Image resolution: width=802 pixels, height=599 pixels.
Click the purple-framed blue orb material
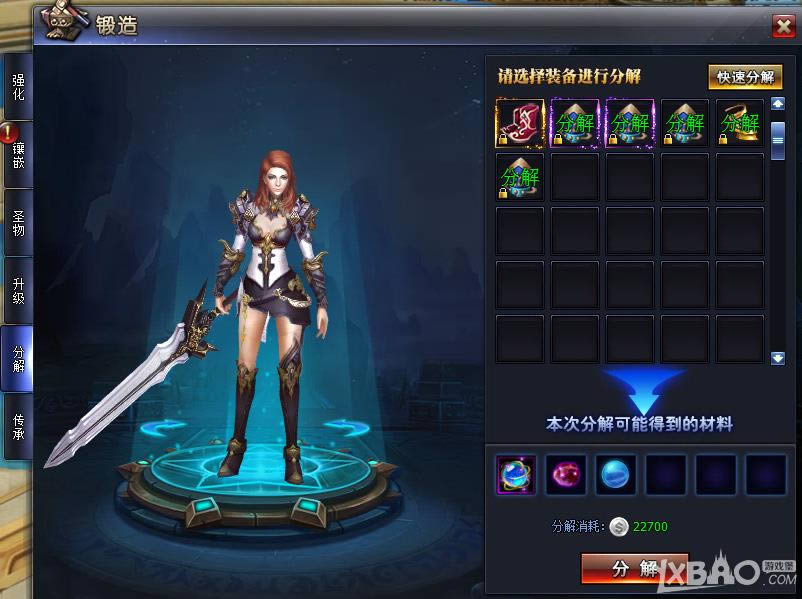(x=517, y=475)
